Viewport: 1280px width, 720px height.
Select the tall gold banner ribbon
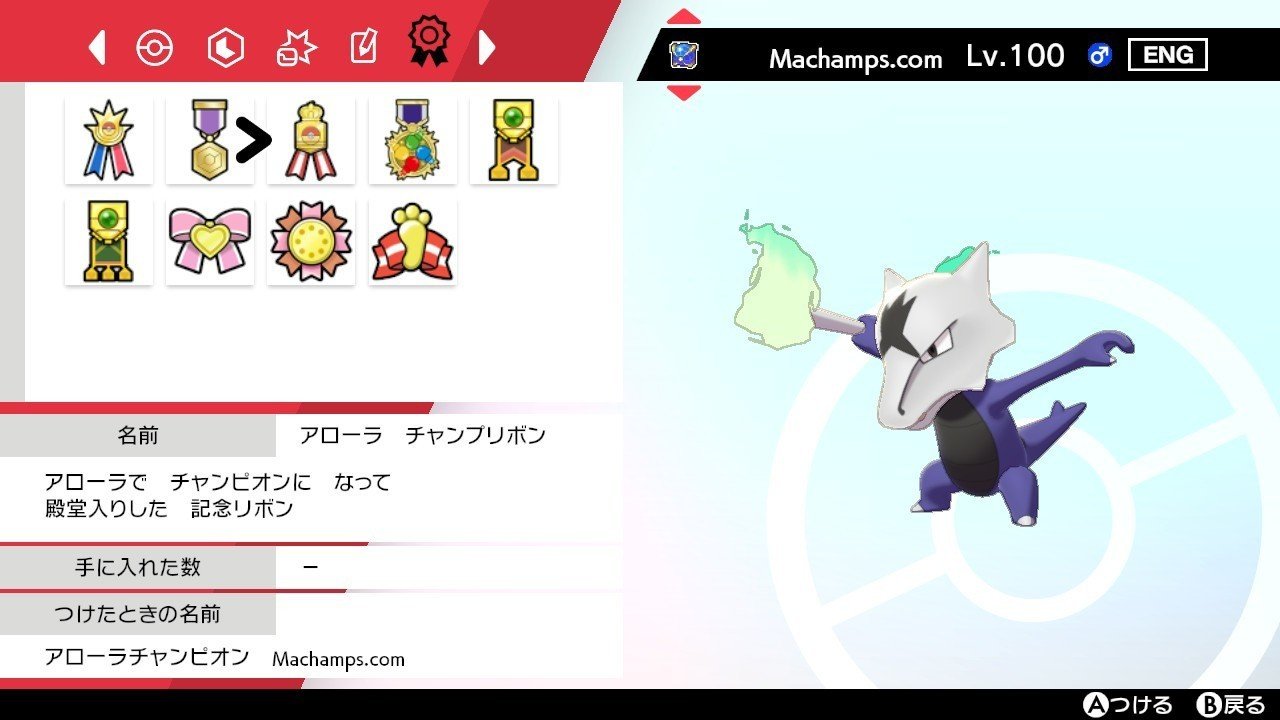pos(513,139)
